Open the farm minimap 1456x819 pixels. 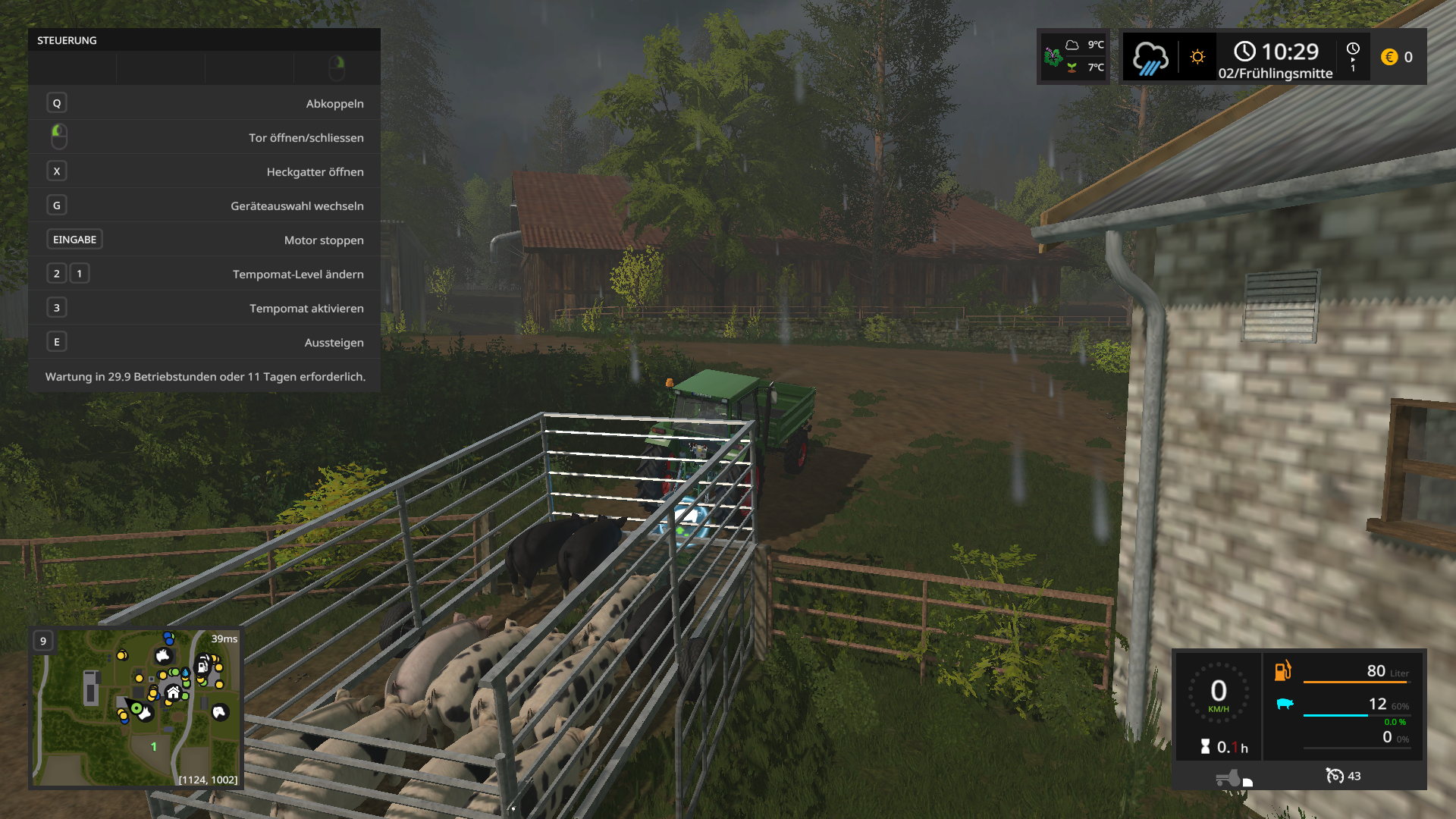click(136, 708)
